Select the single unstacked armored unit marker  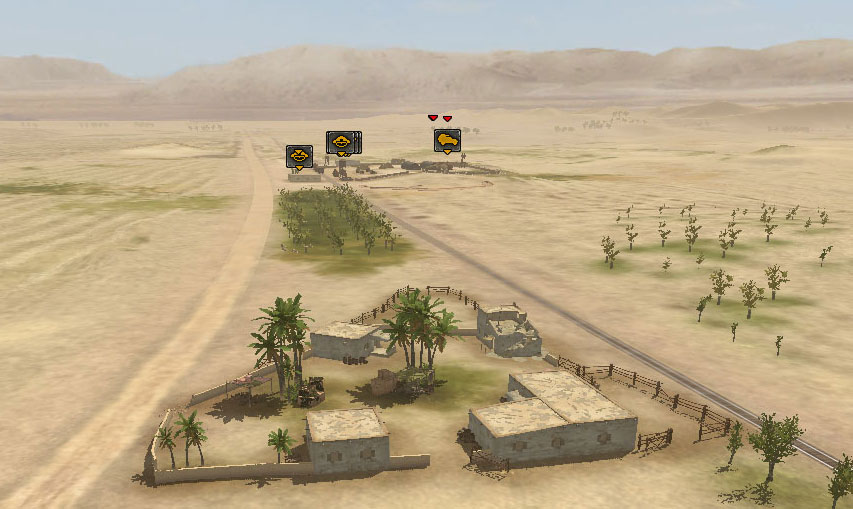[x=299, y=156]
